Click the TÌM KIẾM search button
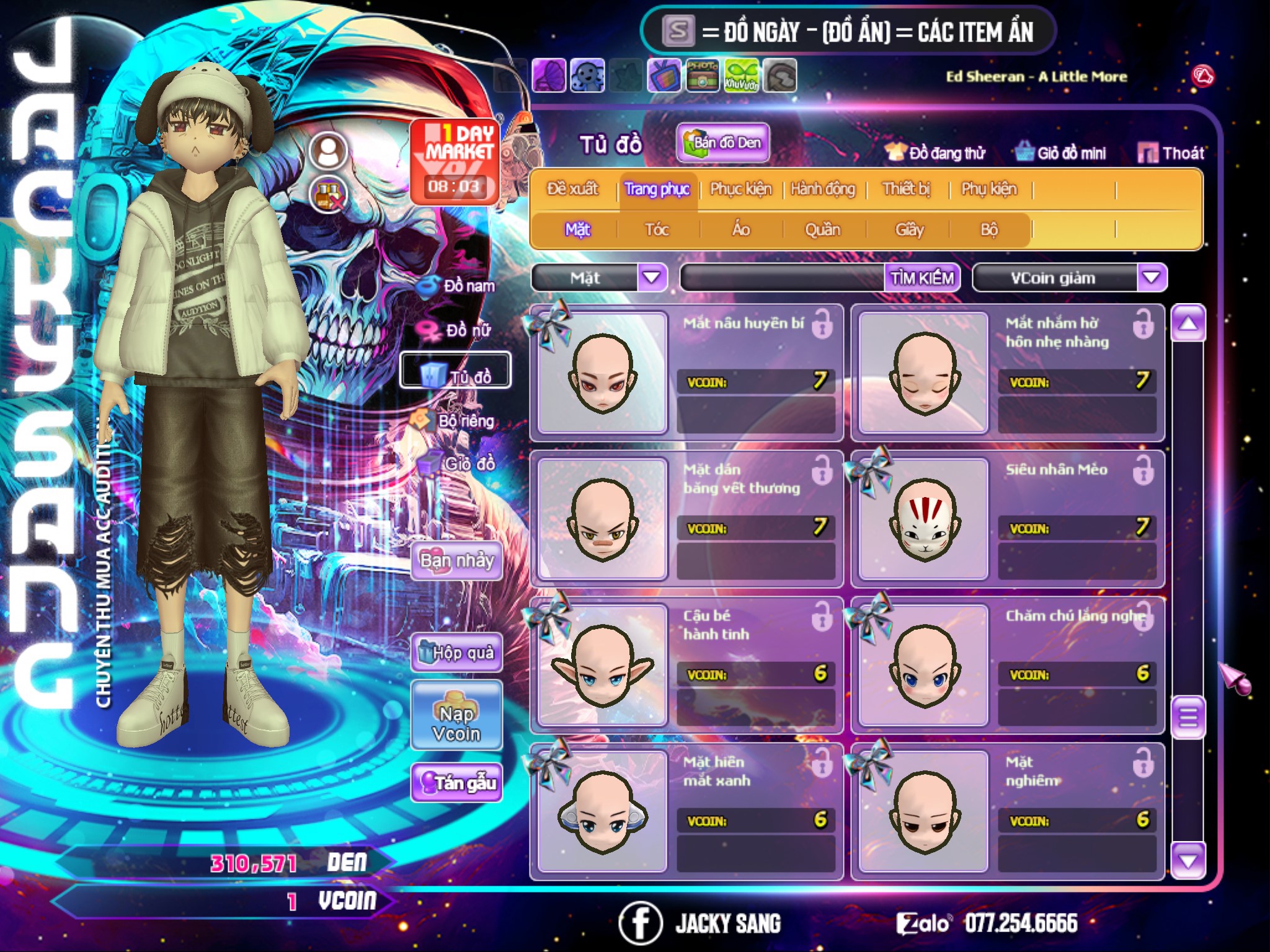Screen dimensions: 1270x952 coord(922,278)
